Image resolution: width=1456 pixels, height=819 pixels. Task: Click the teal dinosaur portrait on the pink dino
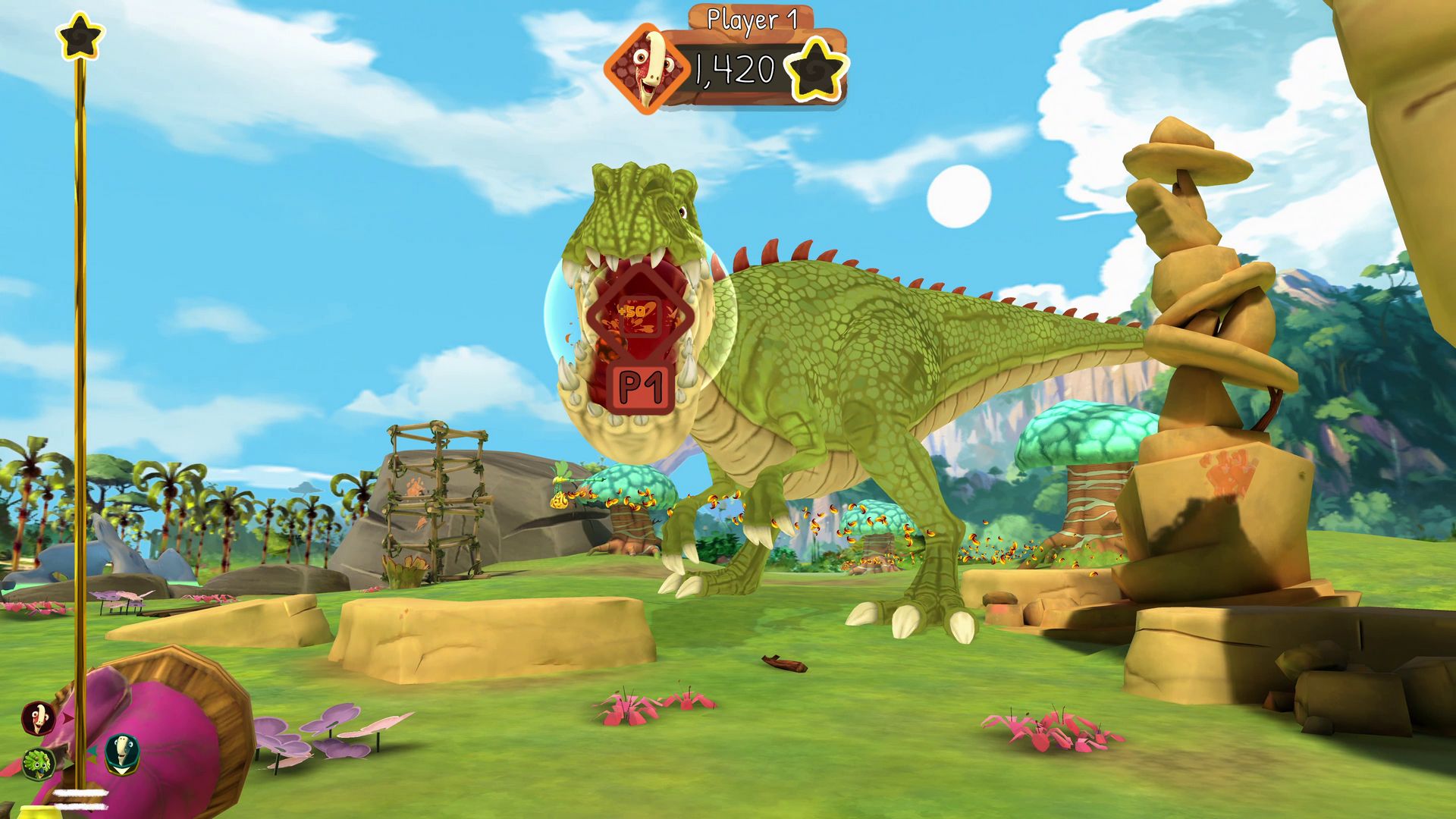[121, 756]
